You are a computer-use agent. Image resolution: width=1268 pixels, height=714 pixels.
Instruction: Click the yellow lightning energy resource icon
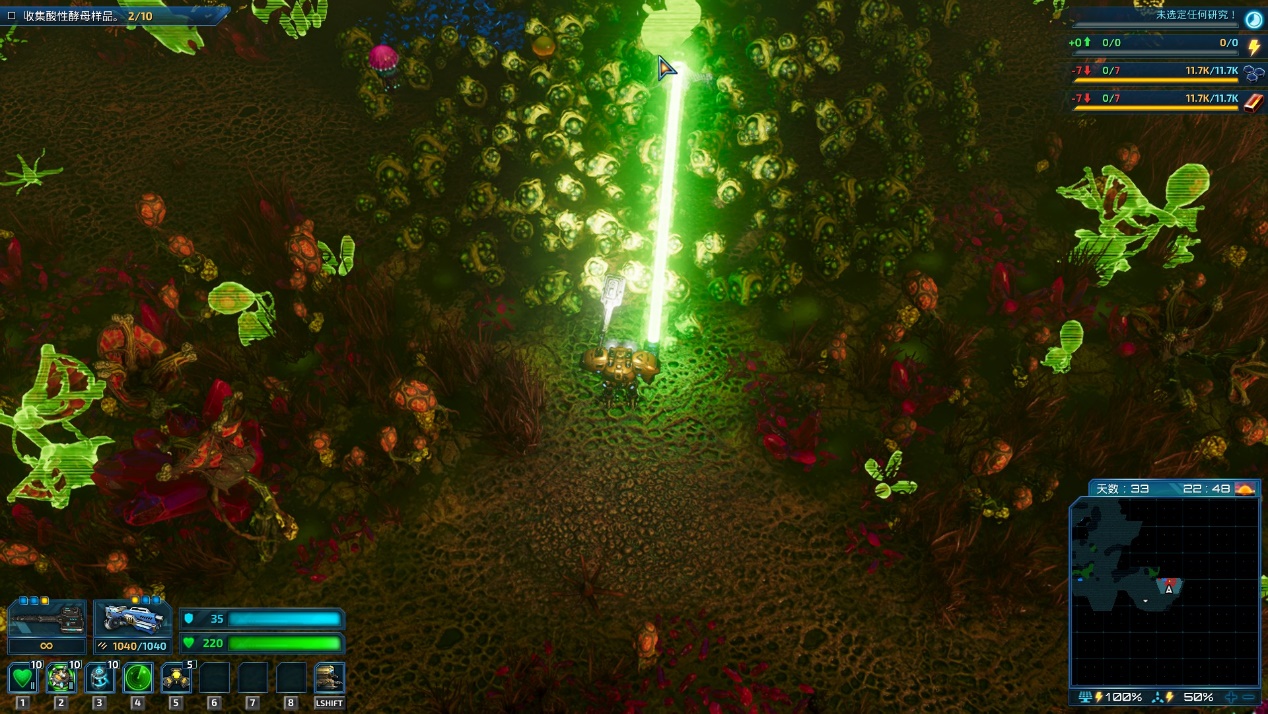(1254, 45)
